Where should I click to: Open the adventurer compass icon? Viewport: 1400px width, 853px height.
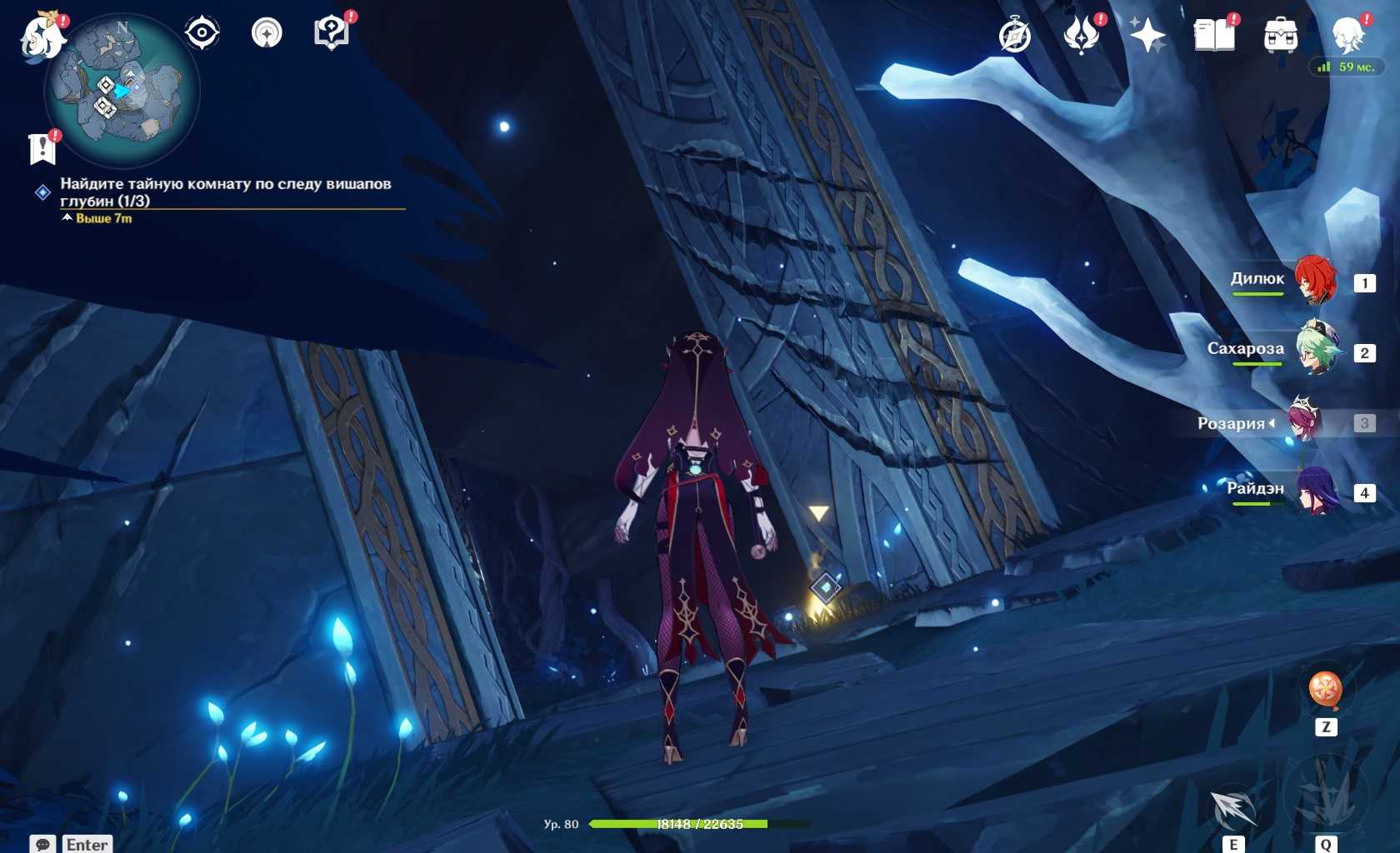click(1015, 36)
